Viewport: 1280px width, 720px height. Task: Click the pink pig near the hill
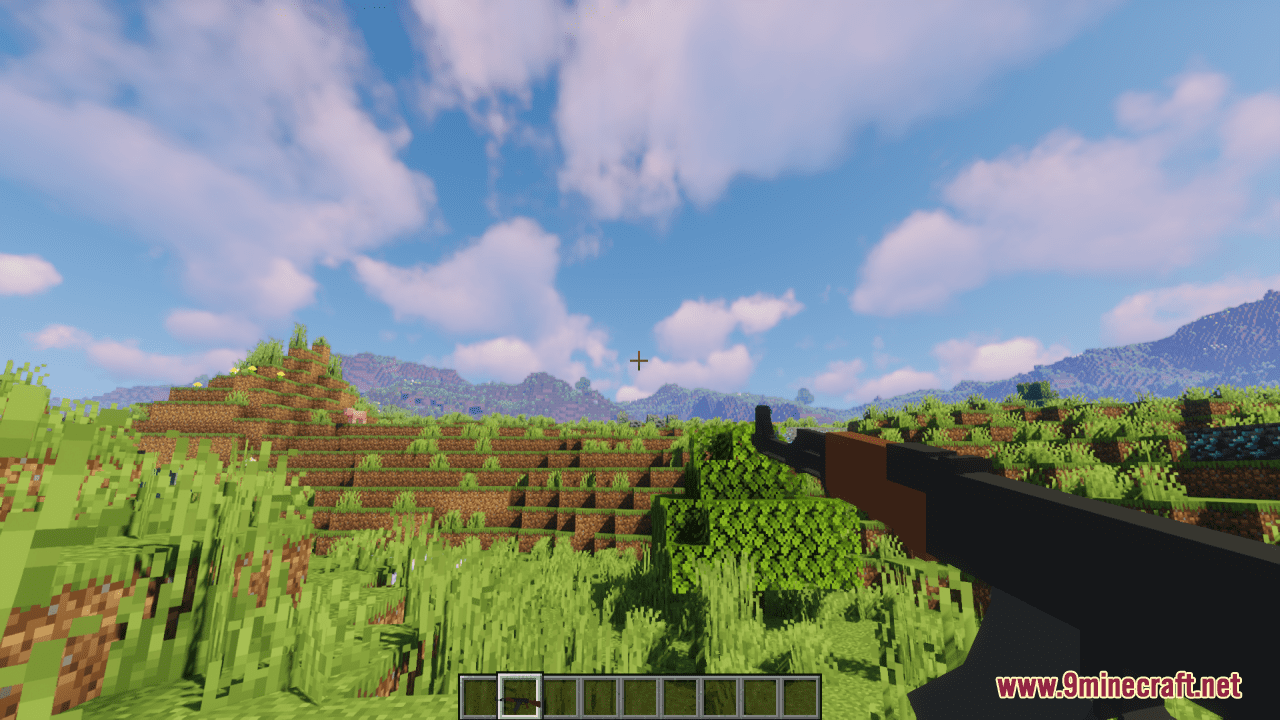[x=356, y=414]
